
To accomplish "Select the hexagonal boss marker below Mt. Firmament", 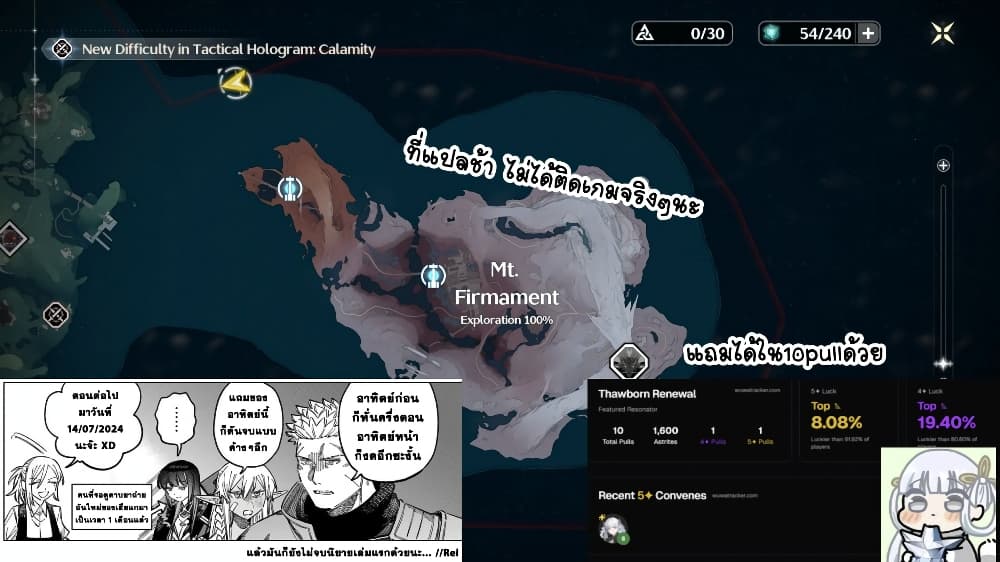I will [628, 361].
